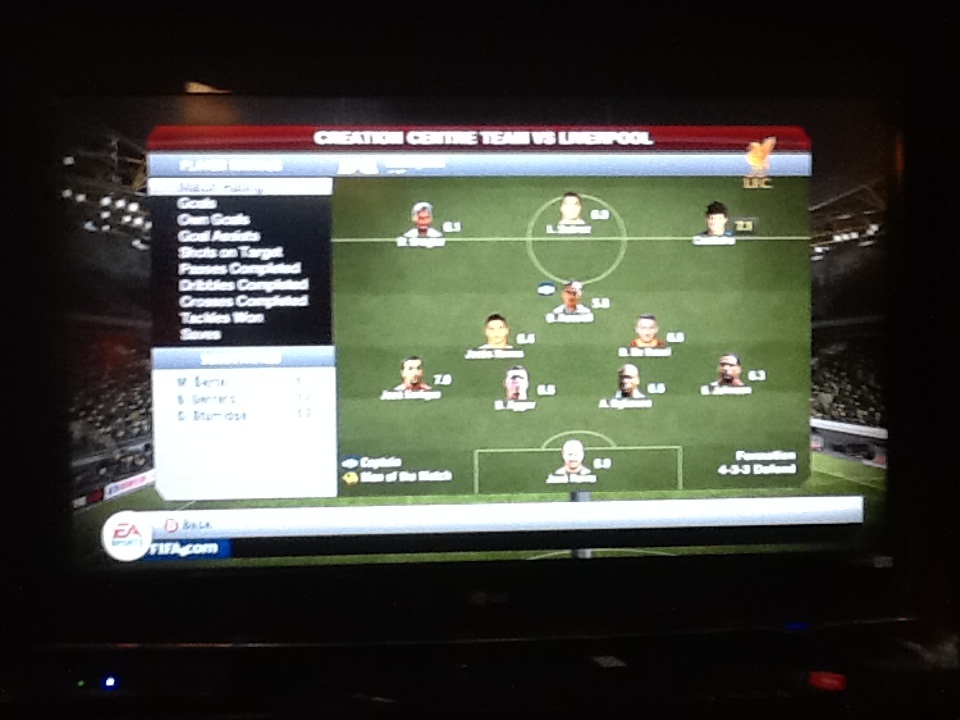Choose Passes Completed in the list

(239, 268)
